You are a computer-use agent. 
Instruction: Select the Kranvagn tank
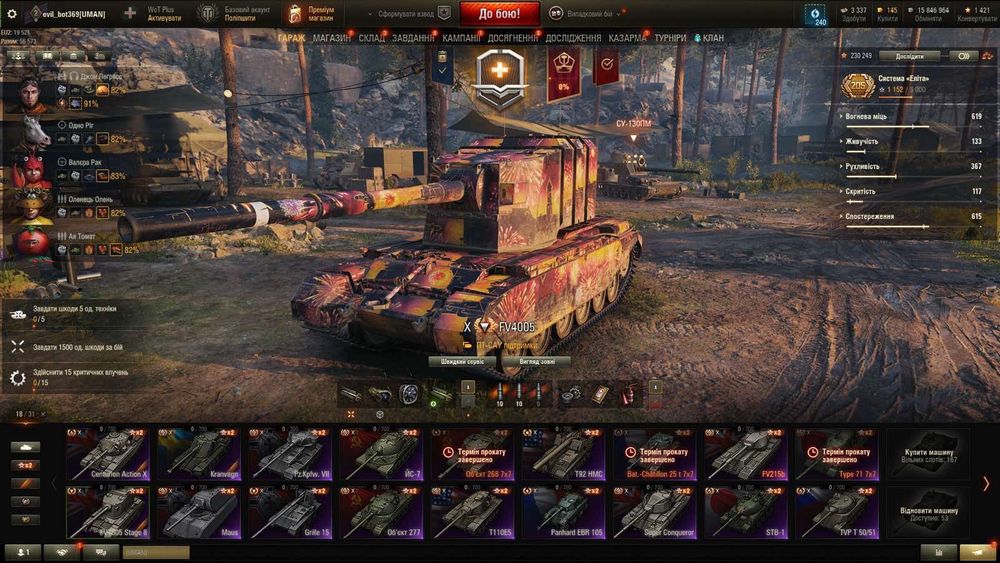pyautogui.click(x=200, y=454)
